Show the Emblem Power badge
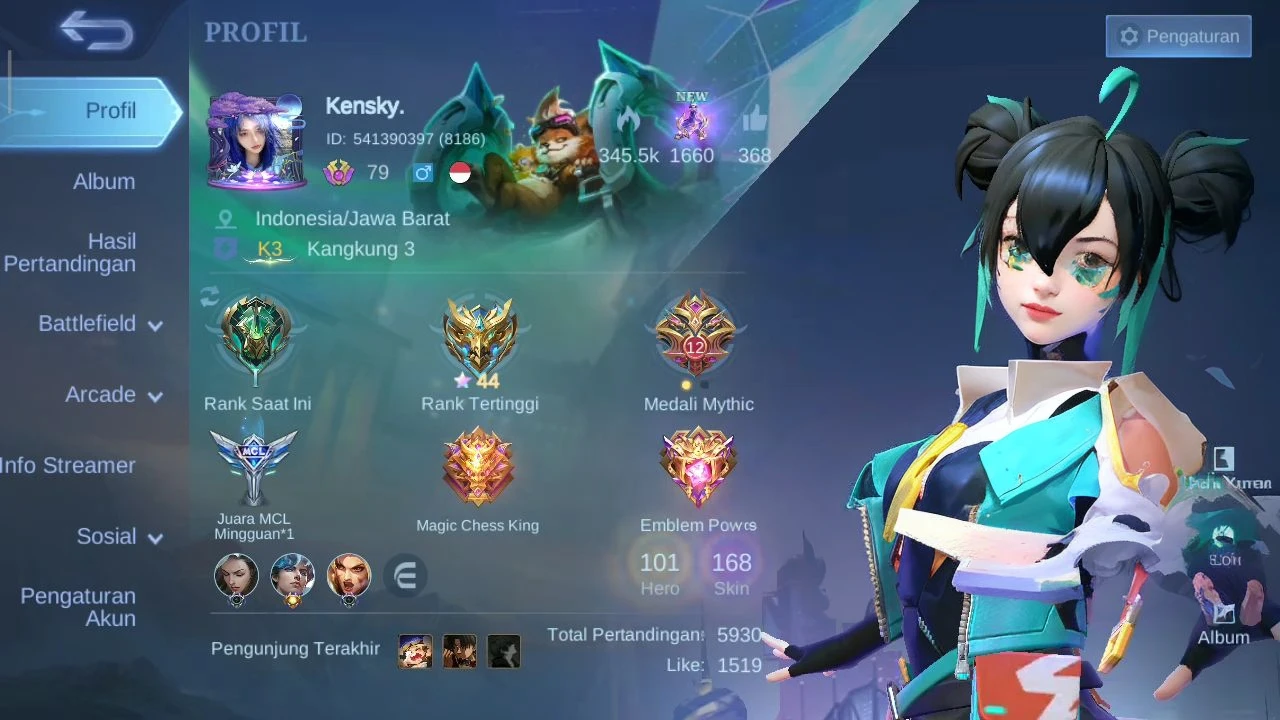Screen dimensions: 1280x720 pos(698,467)
